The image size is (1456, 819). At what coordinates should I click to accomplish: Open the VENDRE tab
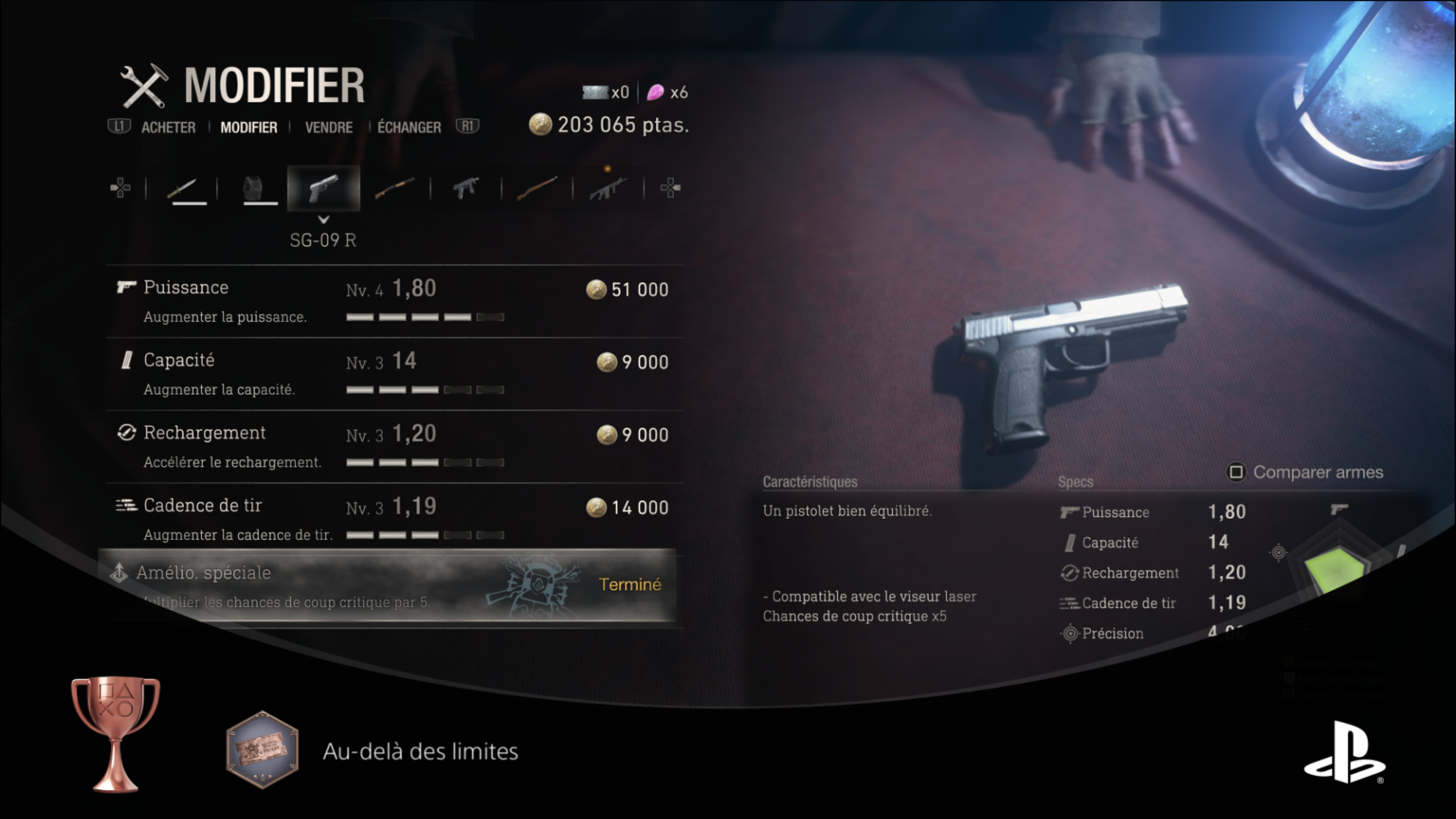point(328,127)
